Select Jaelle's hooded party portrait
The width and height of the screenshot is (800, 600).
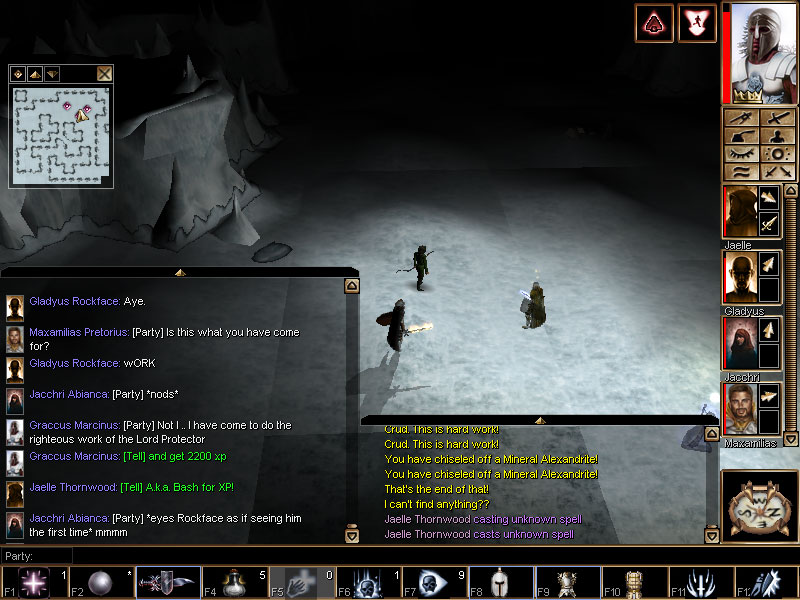pyautogui.click(x=740, y=212)
